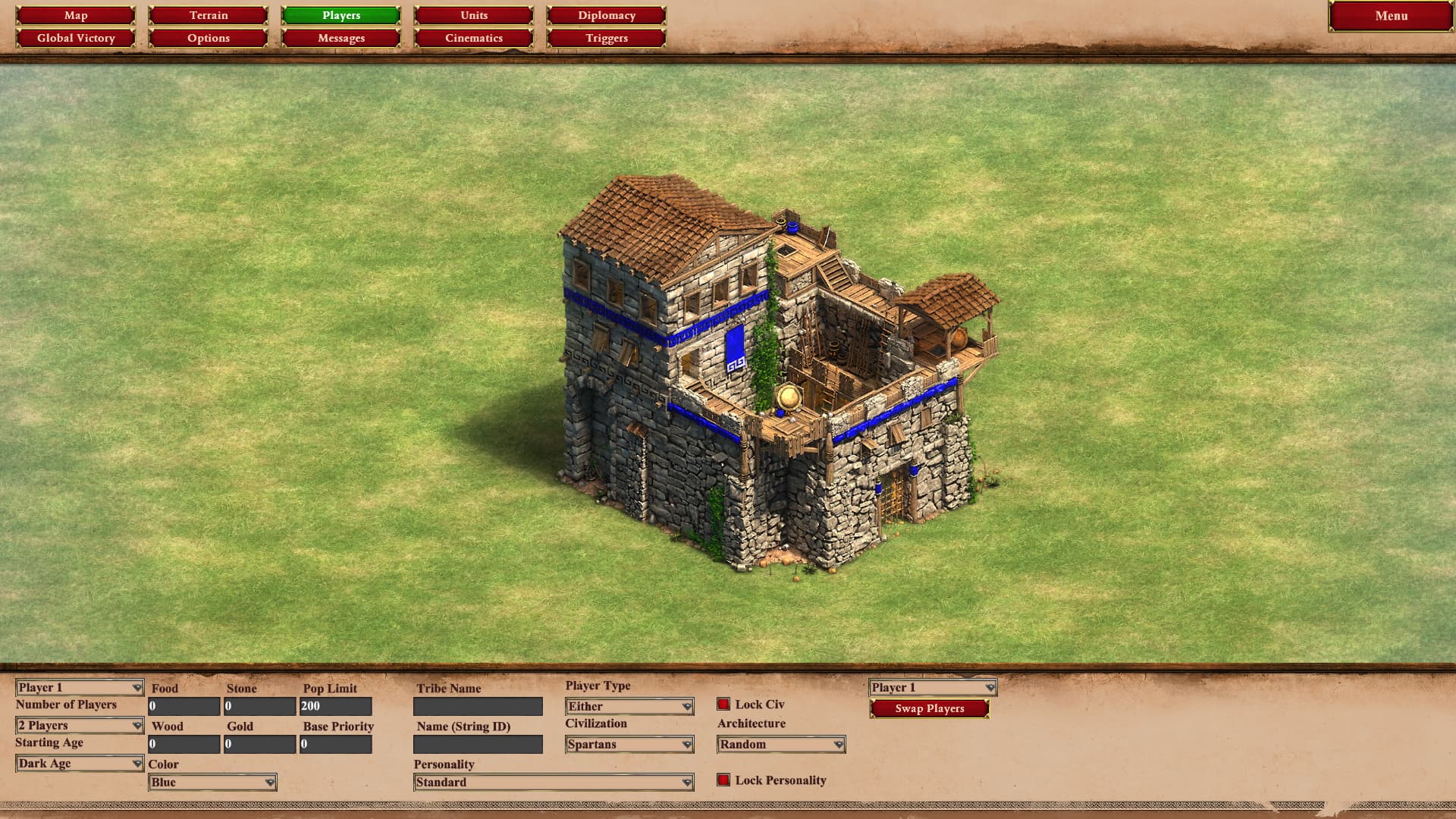Open the Civilization dropdown showing Spartans

629,745
